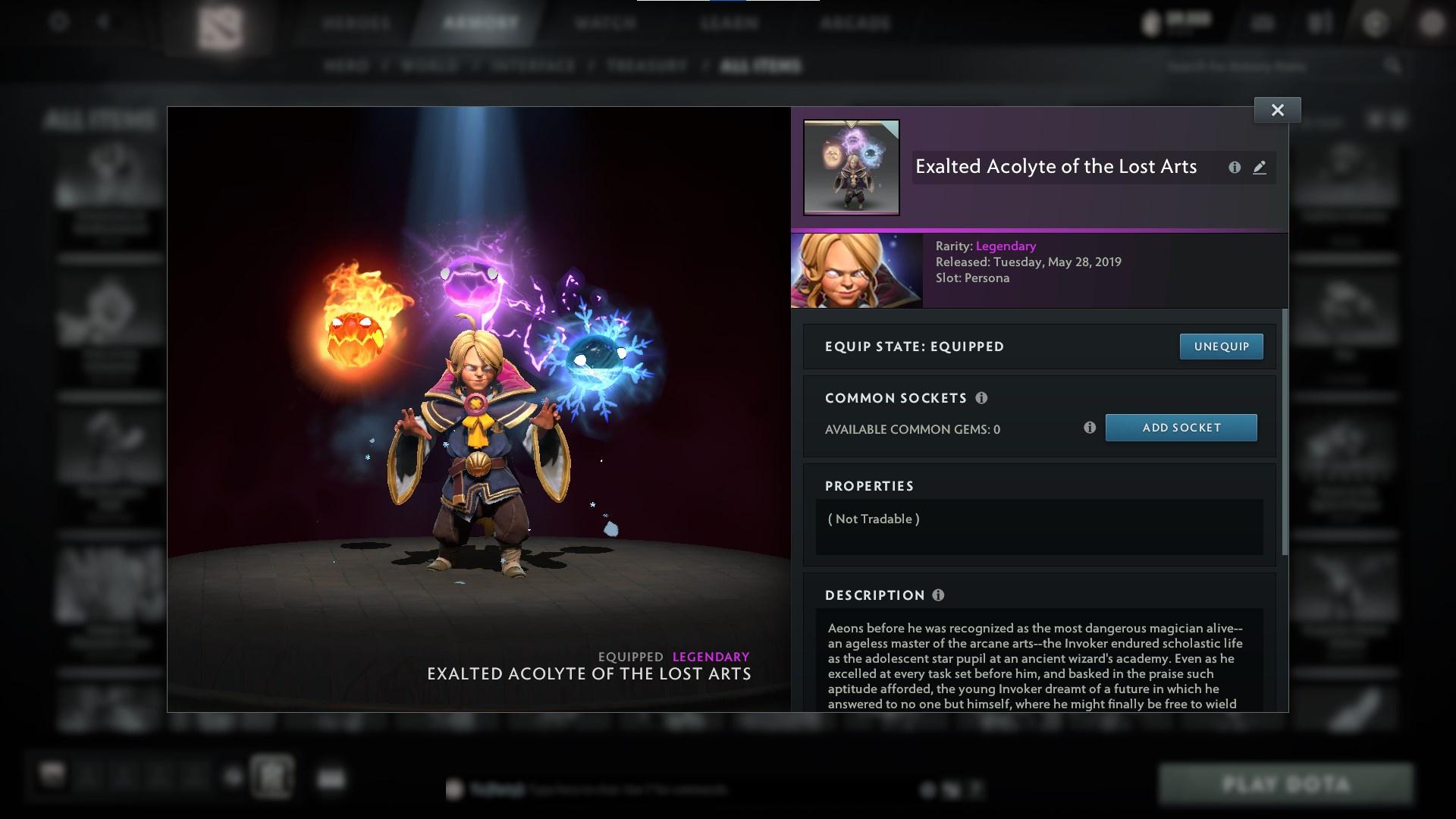Click the Legendary rarity link
This screenshot has width=1456, height=819.
[1005, 246]
